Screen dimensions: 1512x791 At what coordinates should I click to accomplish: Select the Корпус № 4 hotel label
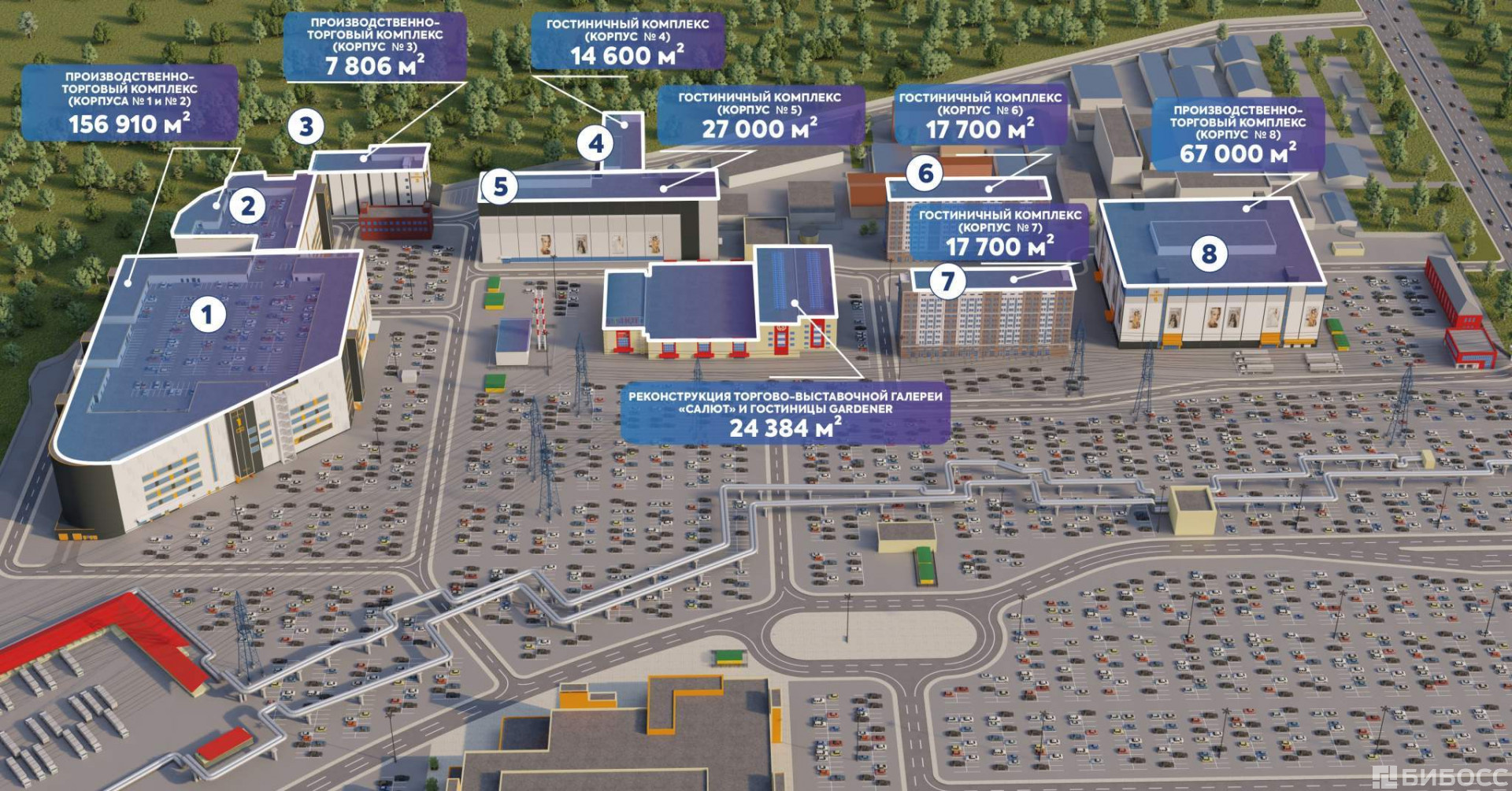[627, 43]
